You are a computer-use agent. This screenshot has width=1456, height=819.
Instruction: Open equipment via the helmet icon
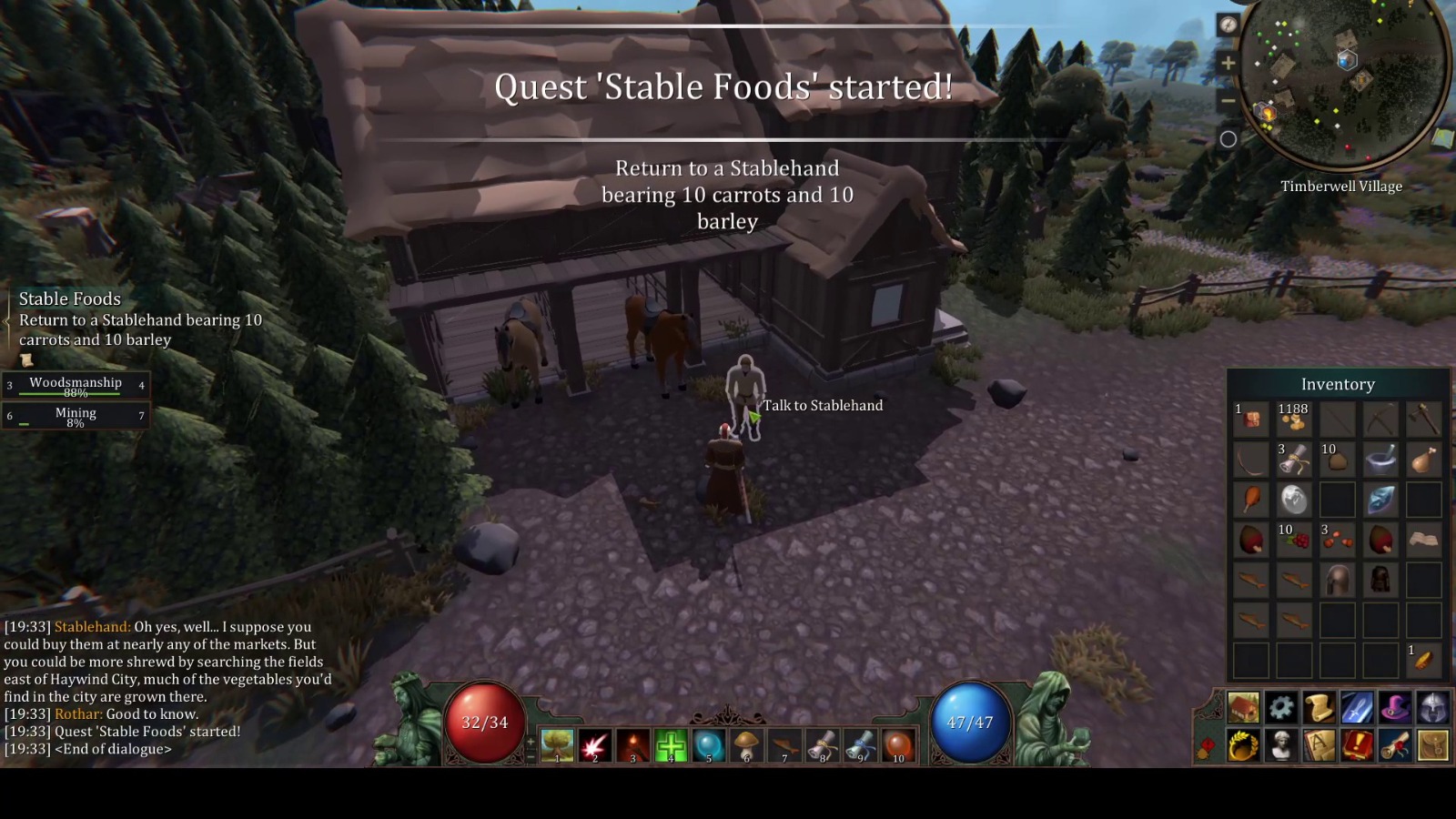pos(1431,706)
